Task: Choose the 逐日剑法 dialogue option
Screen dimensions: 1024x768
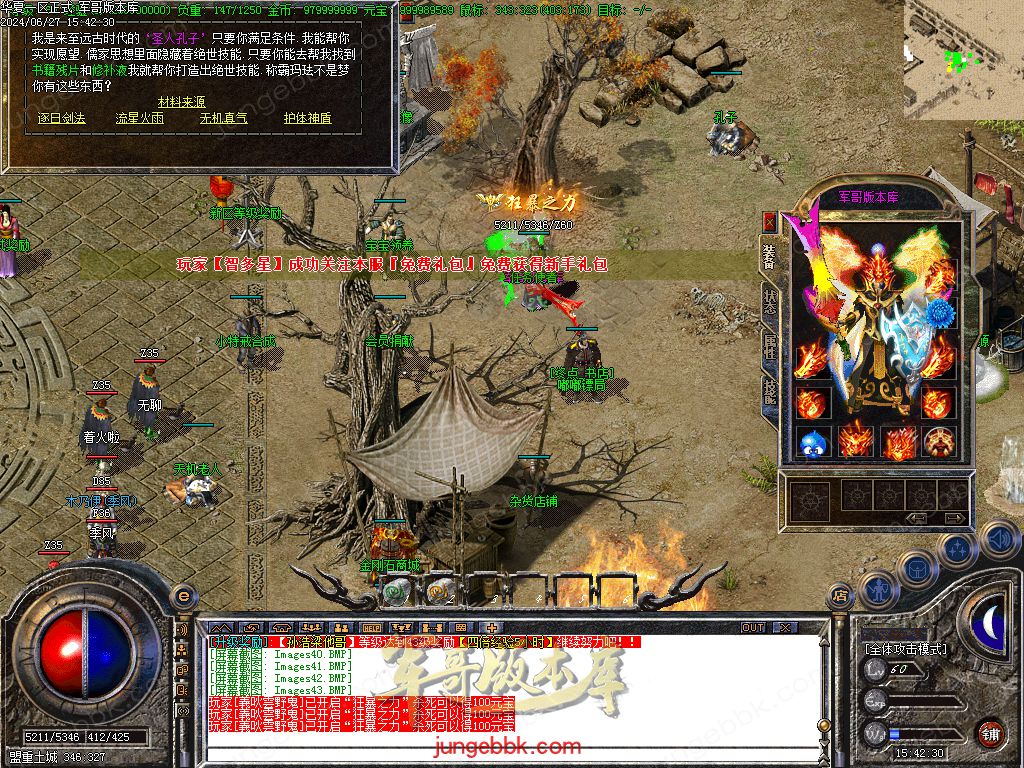Action: [x=62, y=118]
